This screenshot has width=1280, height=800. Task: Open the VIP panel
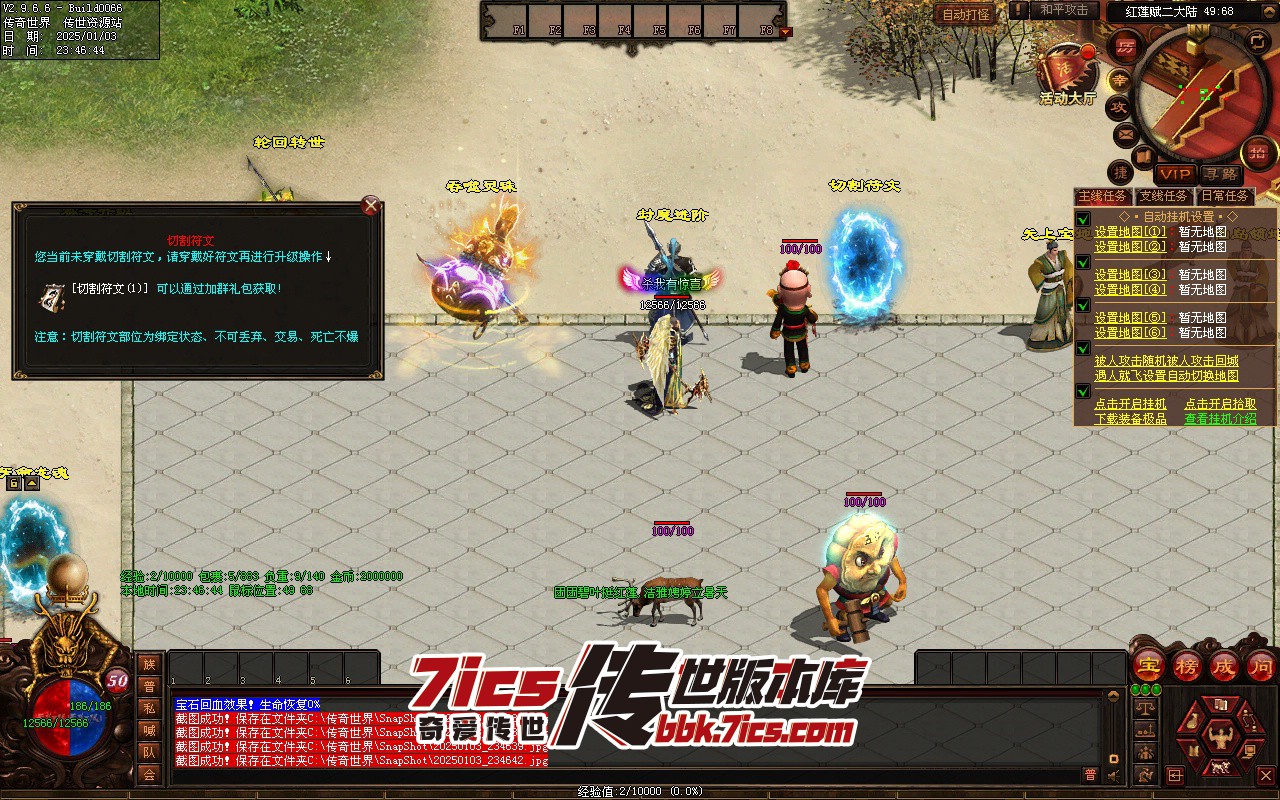point(1175,174)
